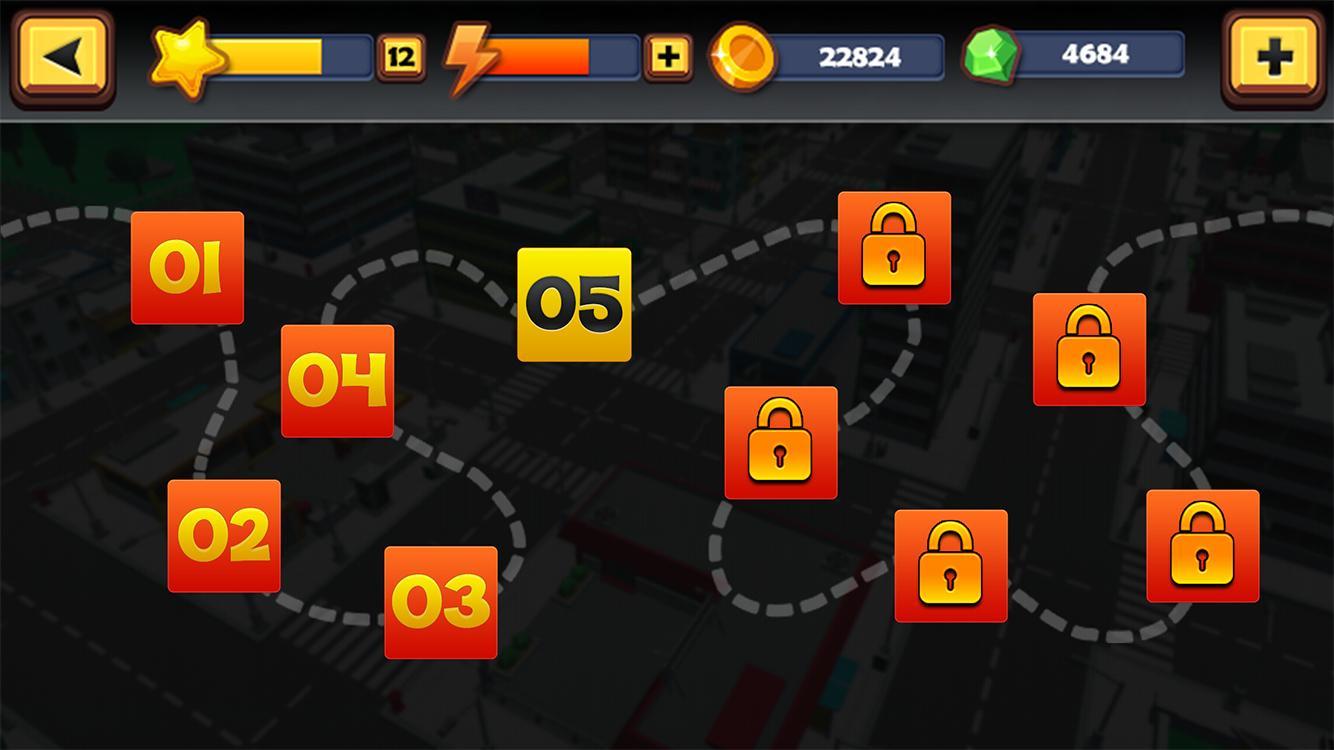Tap the bottom-center locked level
This screenshot has height=750, width=1334.
[x=951, y=564]
